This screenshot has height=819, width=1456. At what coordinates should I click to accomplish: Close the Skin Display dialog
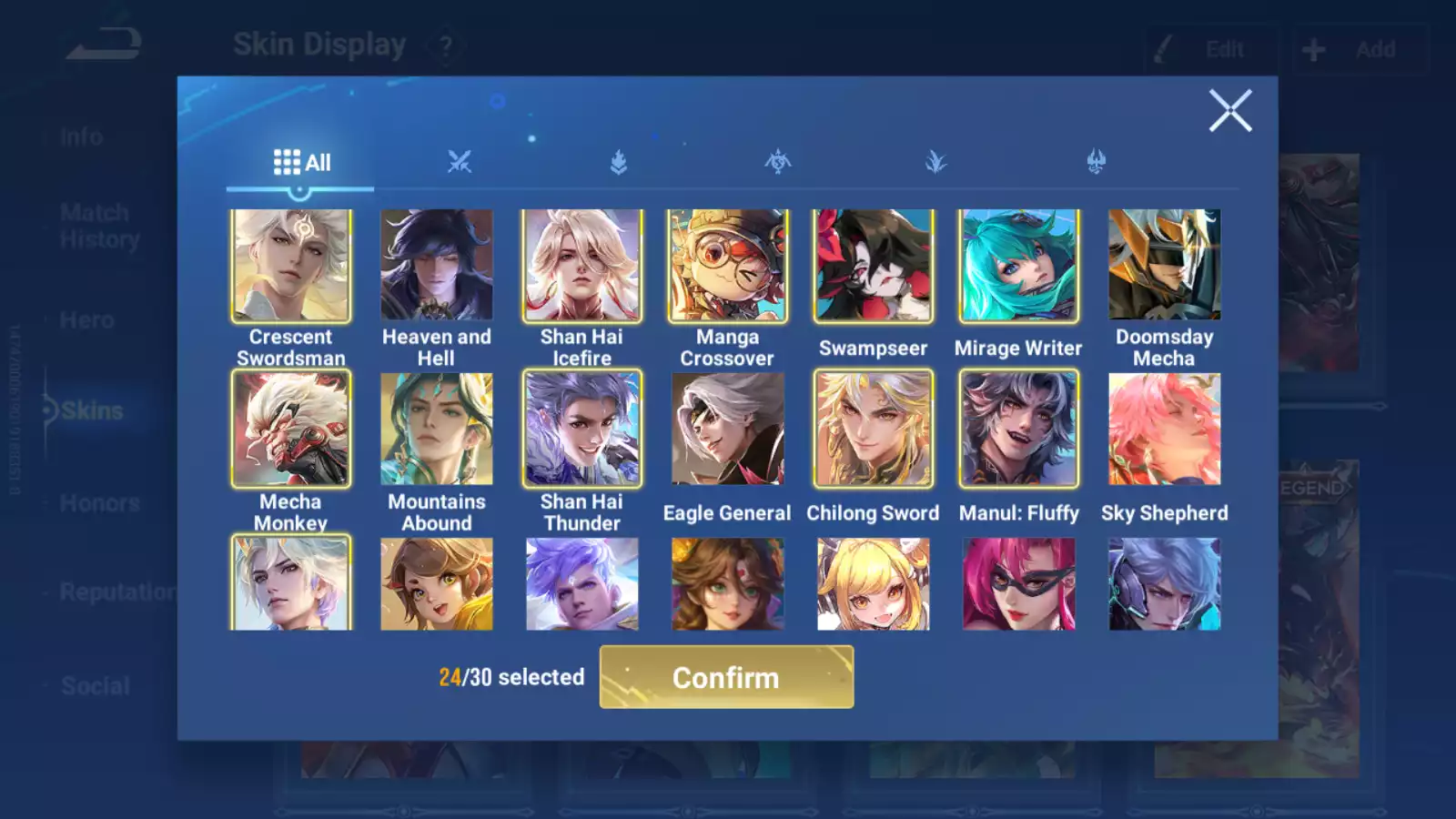(1230, 111)
